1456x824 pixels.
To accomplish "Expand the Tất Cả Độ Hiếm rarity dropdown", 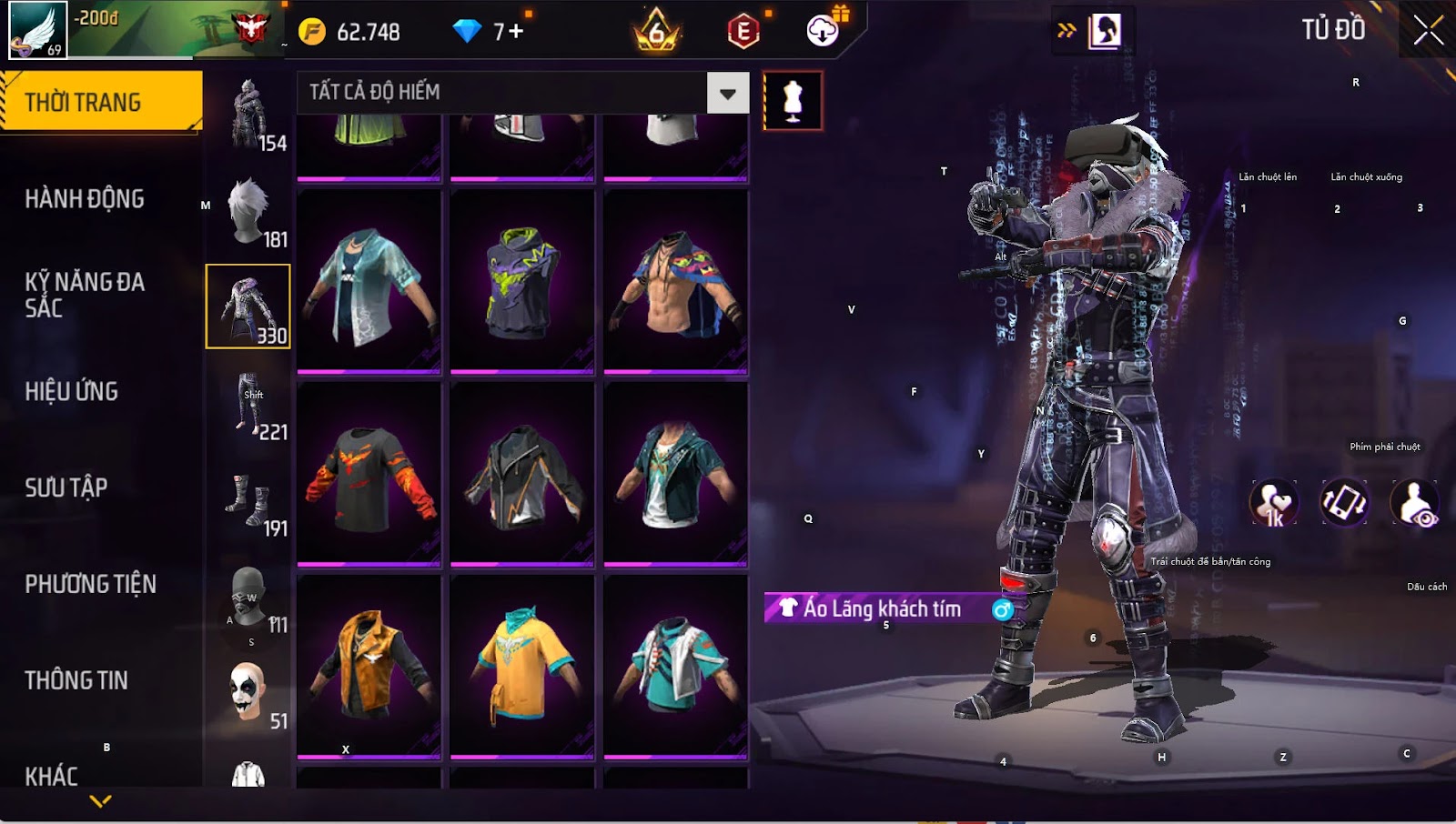I will pos(727,93).
